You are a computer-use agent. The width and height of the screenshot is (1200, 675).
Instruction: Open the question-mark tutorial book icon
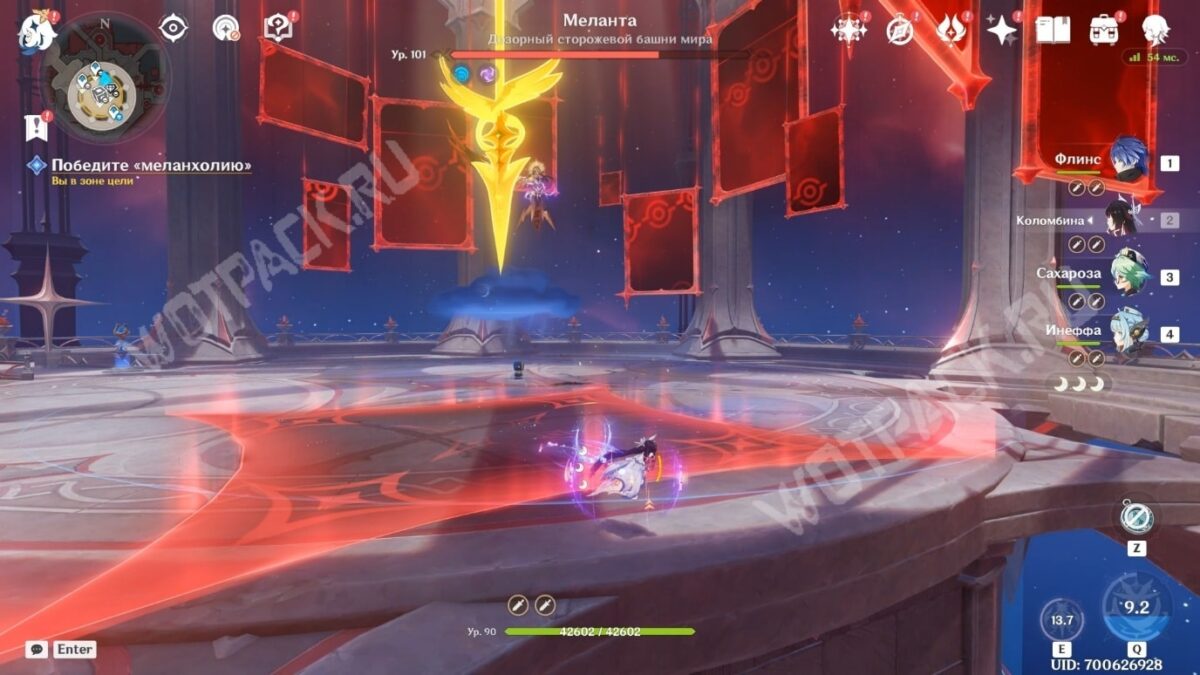[x=277, y=28]
